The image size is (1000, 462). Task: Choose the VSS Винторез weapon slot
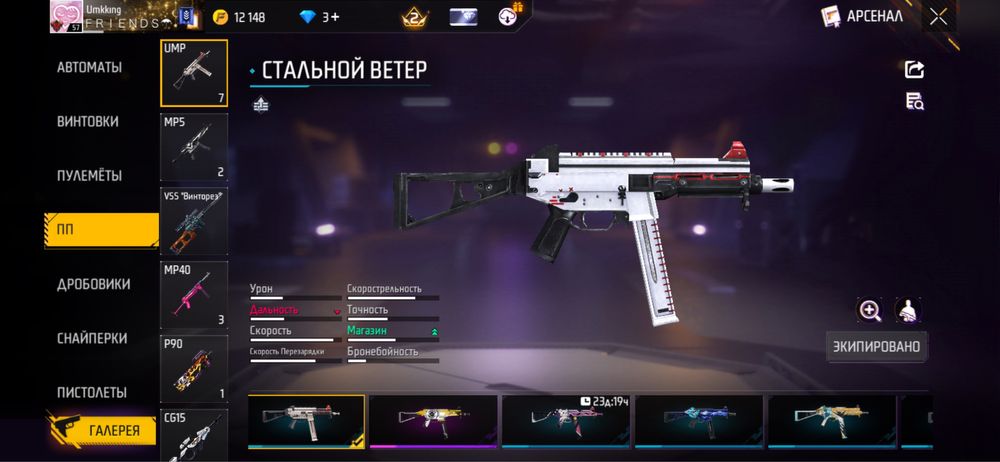coord(194,221)
